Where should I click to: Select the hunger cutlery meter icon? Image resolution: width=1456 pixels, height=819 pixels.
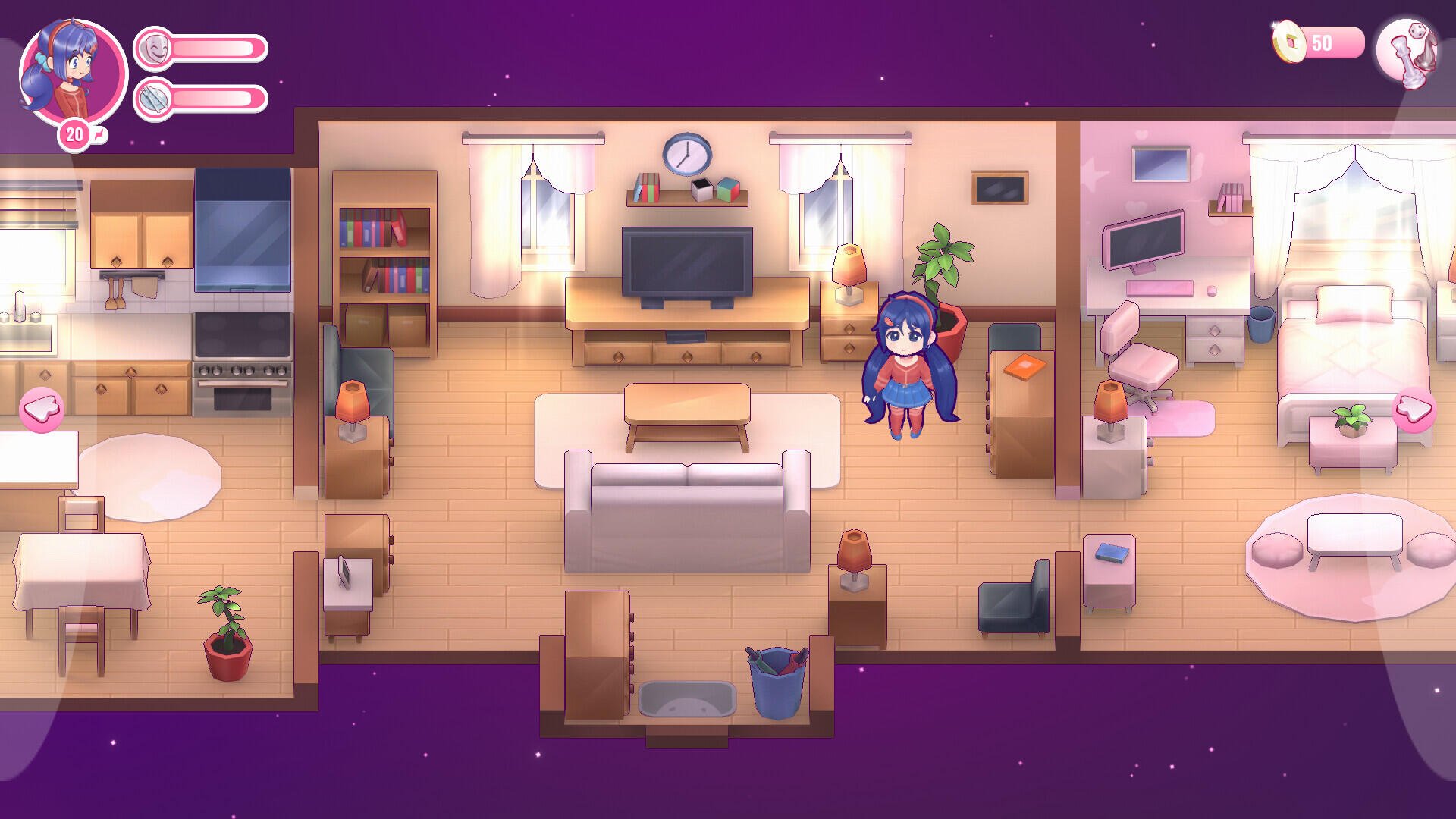(x=154, y=99)
